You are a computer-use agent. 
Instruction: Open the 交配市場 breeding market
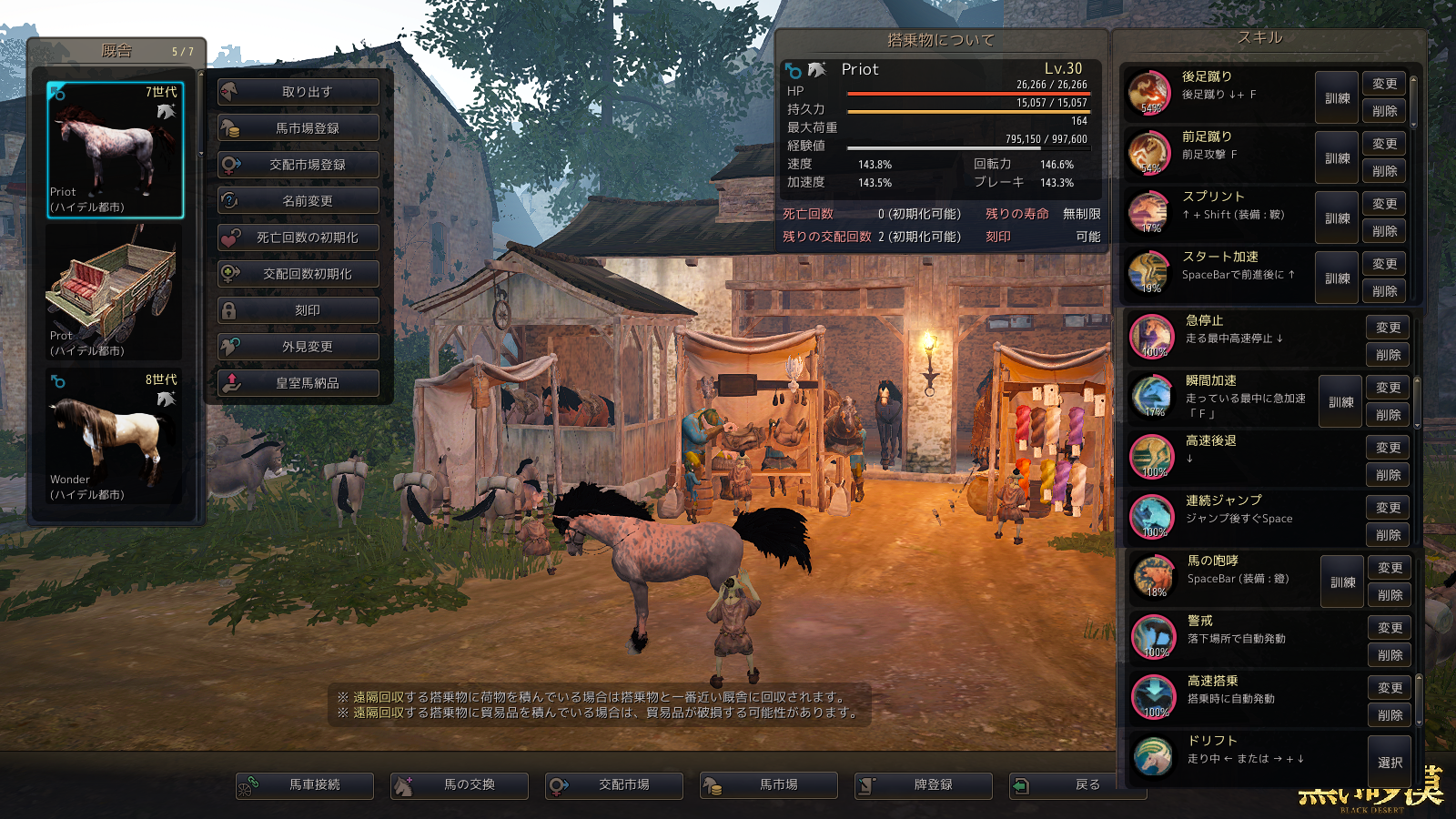click(614, 785)
